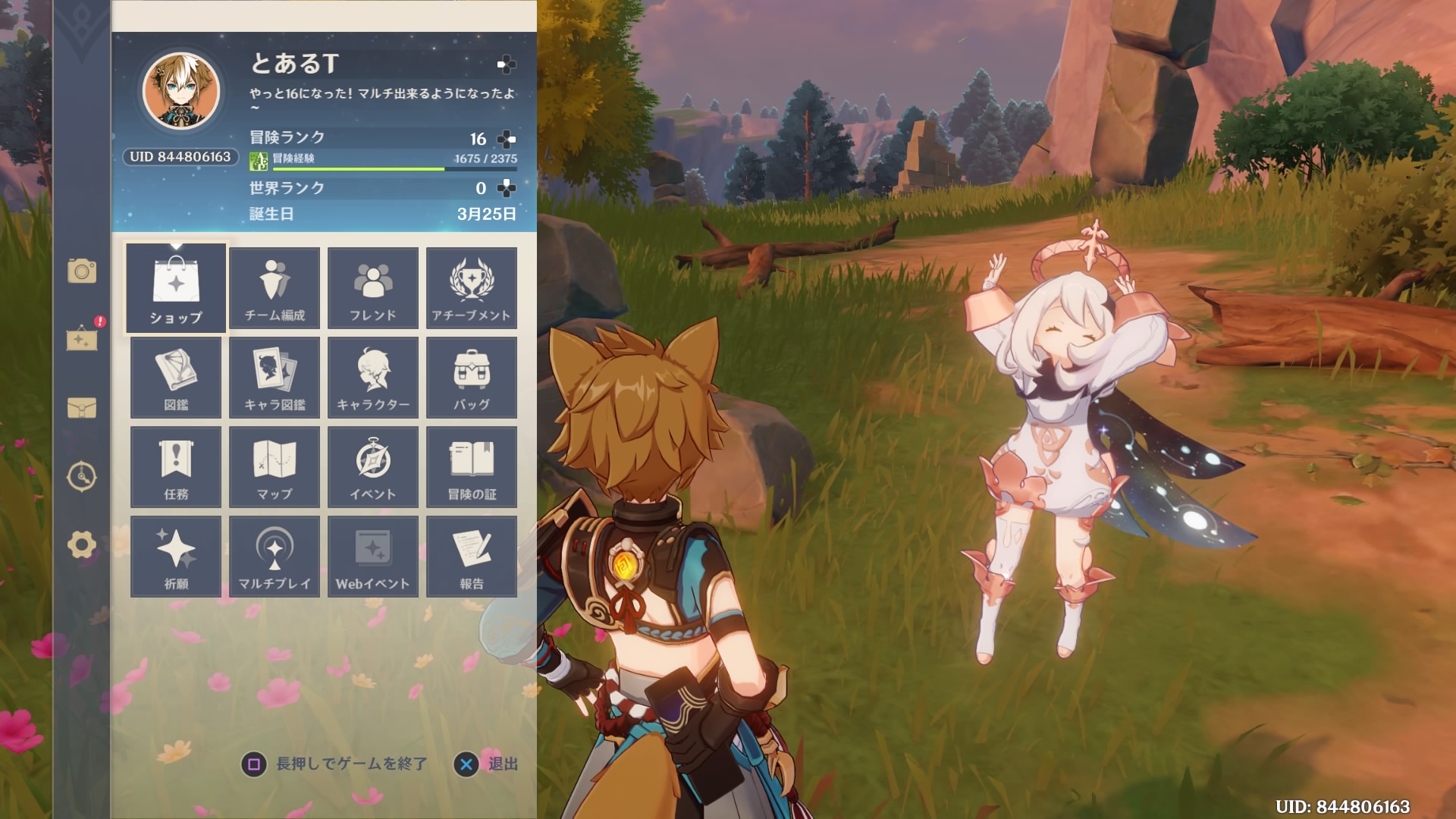
Task: Open the notice icon with red alert
Action: click(82, 338)
